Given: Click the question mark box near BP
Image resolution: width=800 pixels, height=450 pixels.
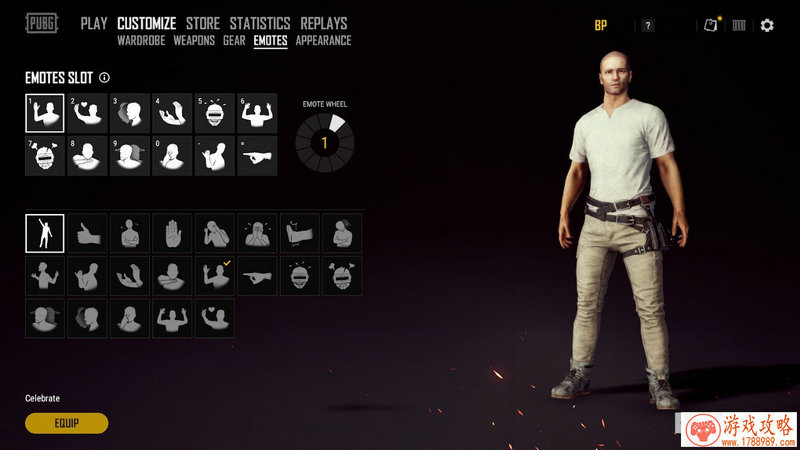Looking at the screenshot, I should (648, 26).
